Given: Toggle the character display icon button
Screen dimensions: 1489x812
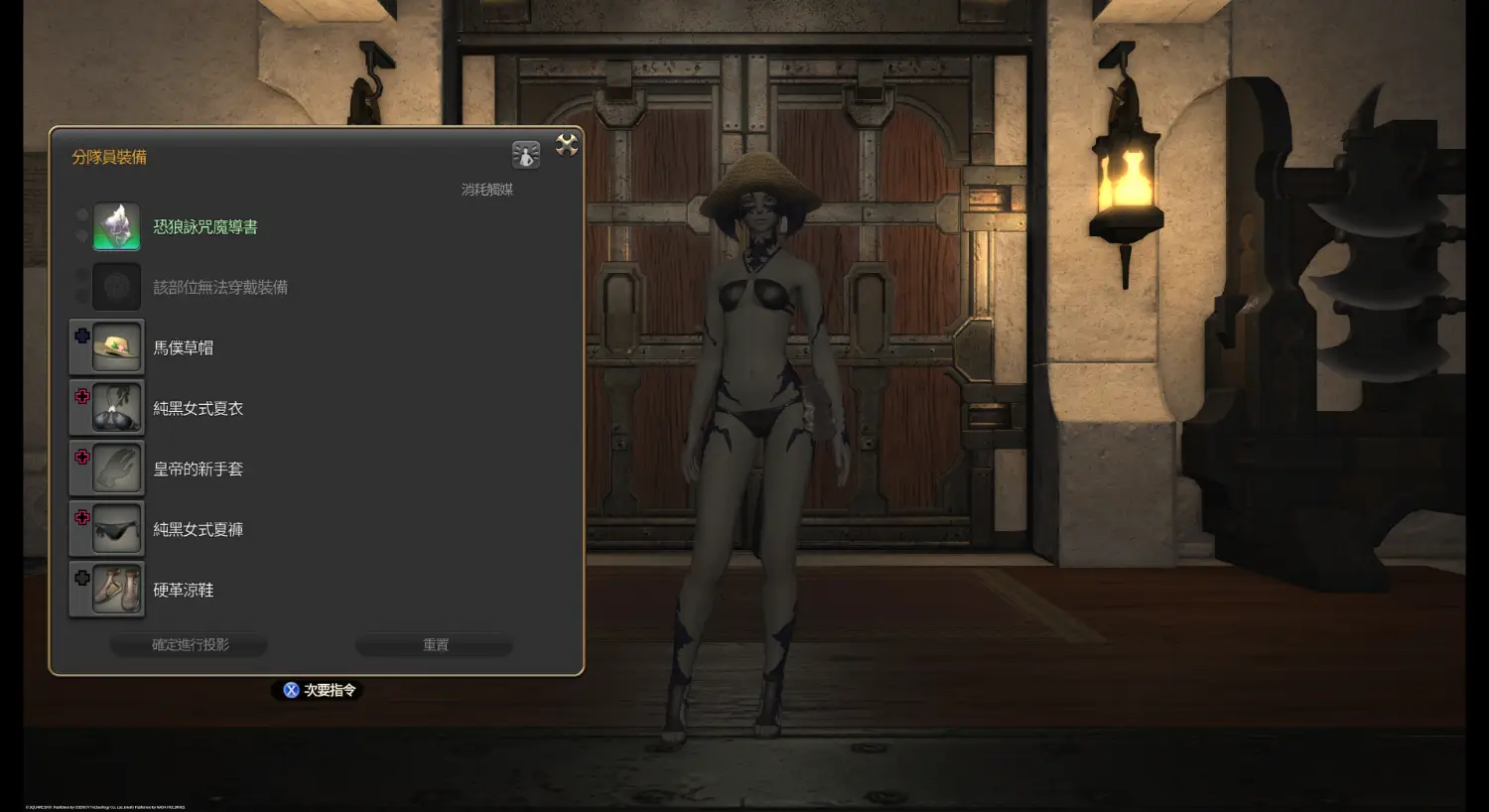Looking at the screenshot, I should [525, 154].
